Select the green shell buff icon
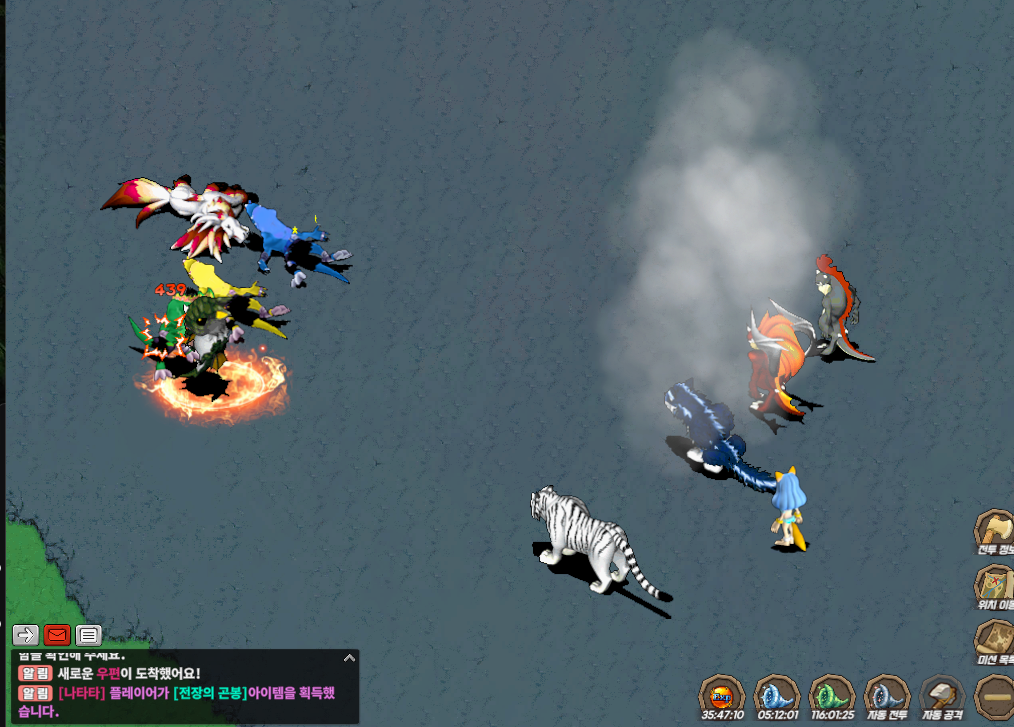1014x727 pixels. pyautogui.click(x=831, y=693)
